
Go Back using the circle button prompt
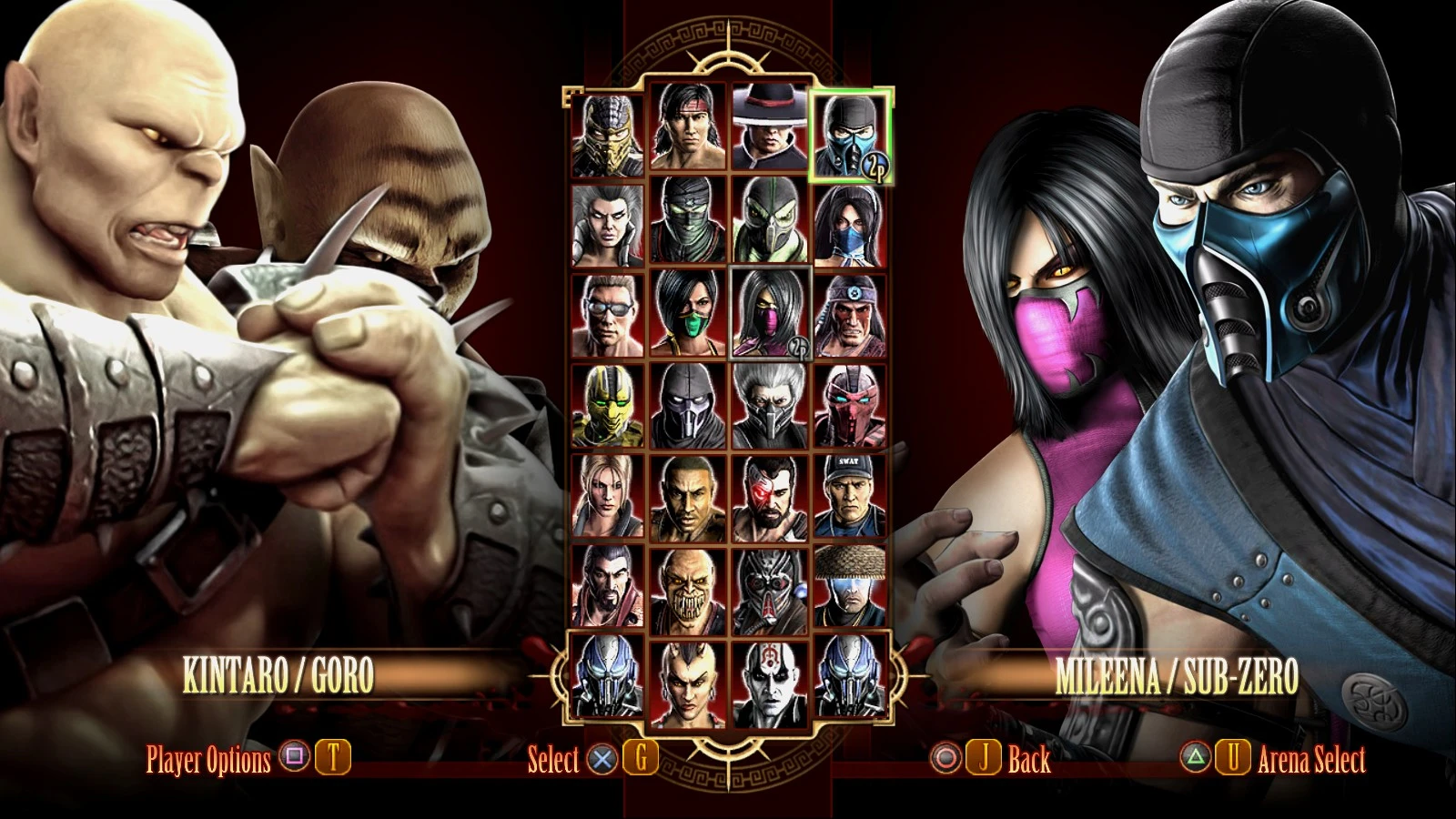pos(944,756)
